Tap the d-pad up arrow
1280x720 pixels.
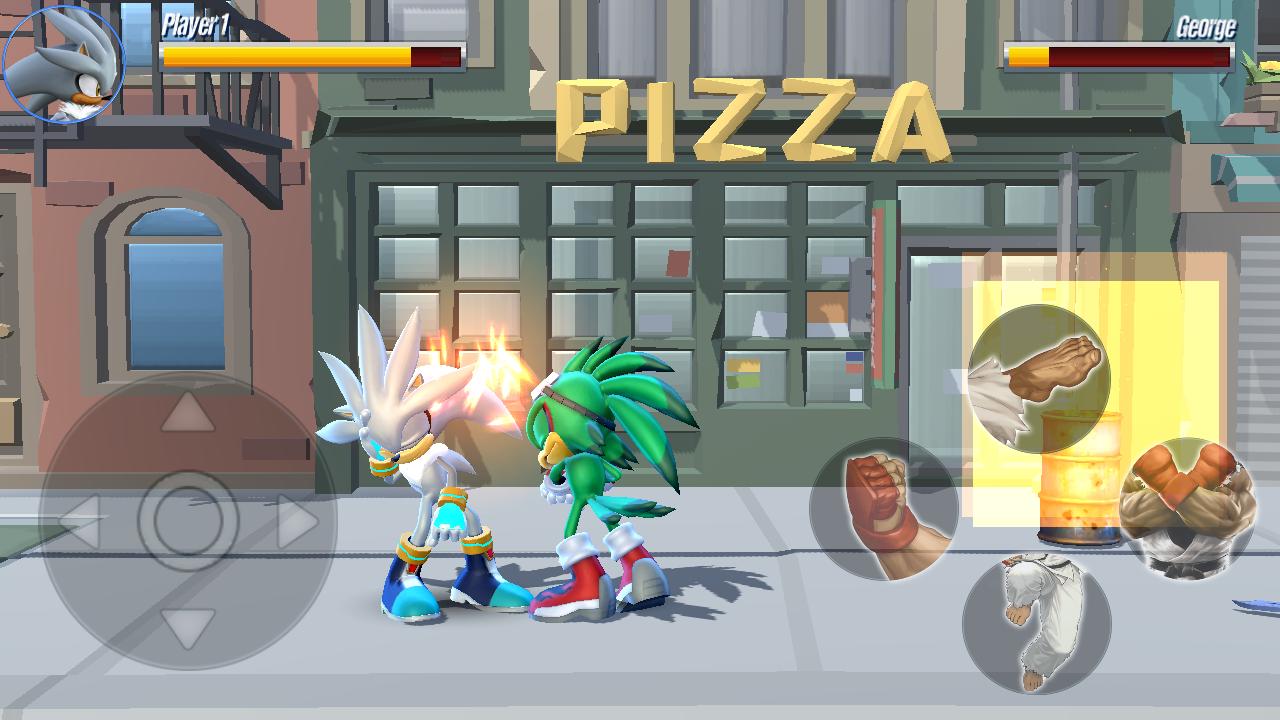pos(188,413)
